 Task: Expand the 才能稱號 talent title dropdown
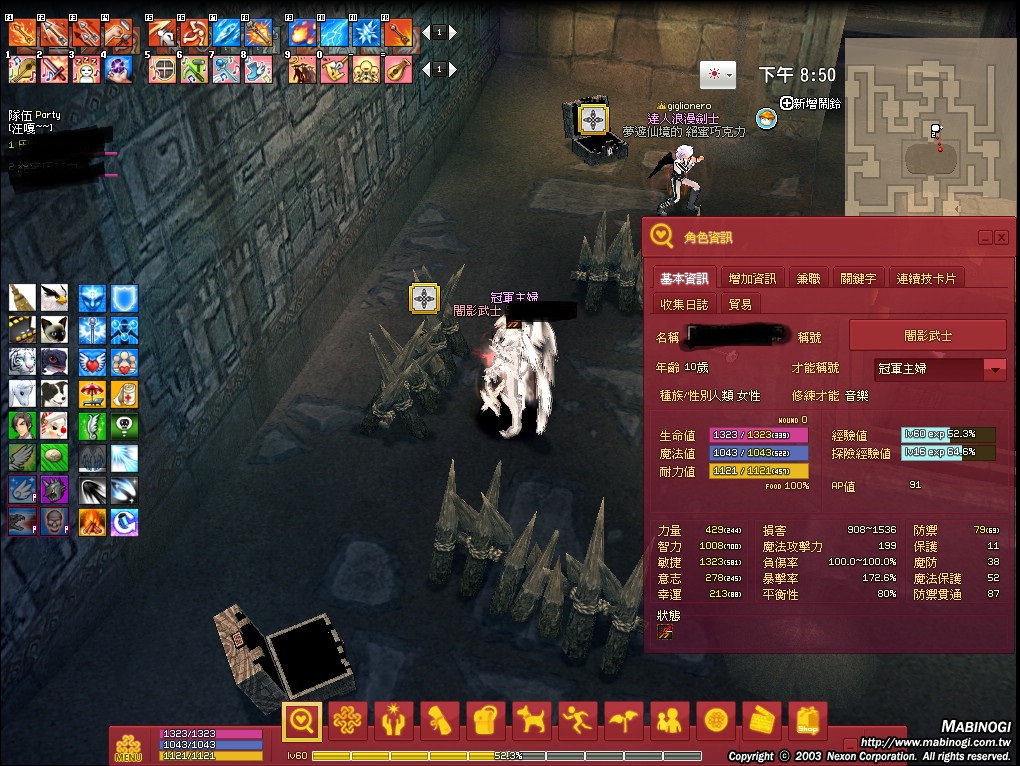coord(994,369)
